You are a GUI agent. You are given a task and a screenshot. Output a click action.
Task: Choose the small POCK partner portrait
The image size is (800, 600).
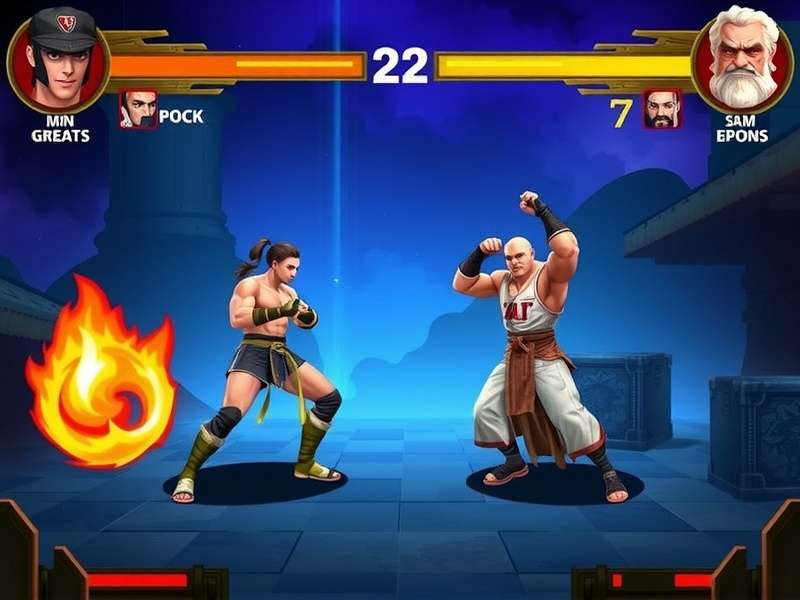tap(139, 110)
